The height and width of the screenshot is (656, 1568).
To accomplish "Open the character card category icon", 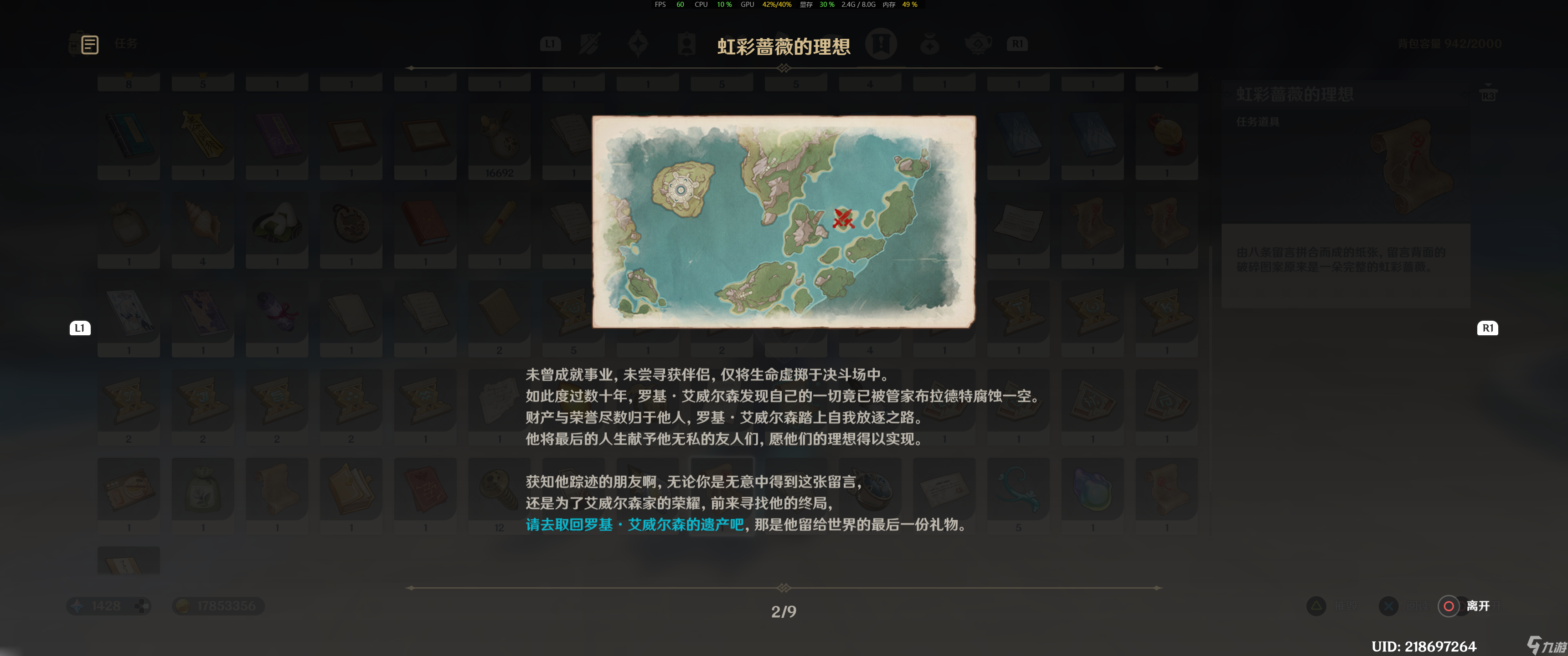I will click(686, 44).
